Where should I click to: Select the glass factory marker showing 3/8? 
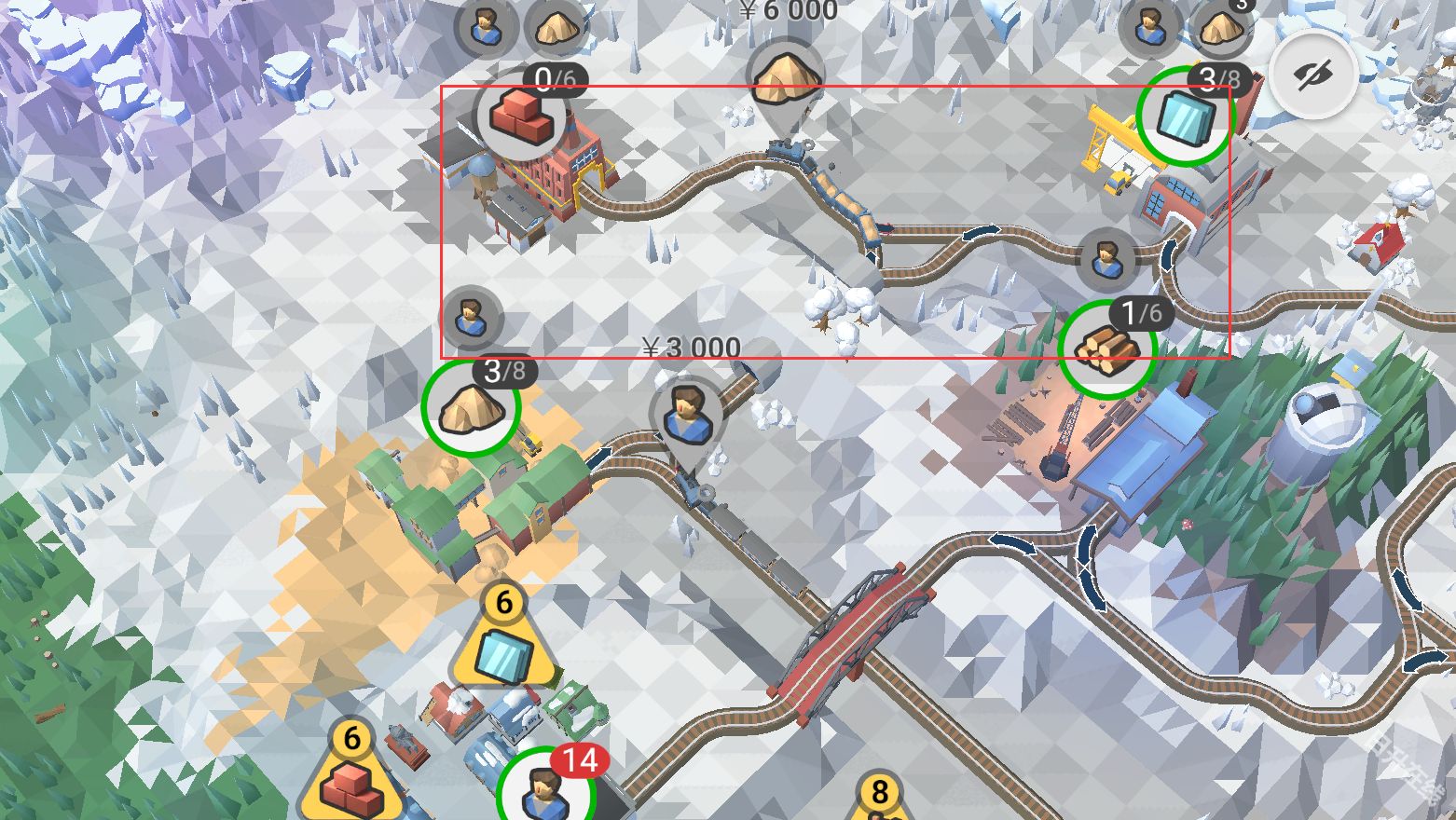pyautogui.click(x=1185, y=117)
